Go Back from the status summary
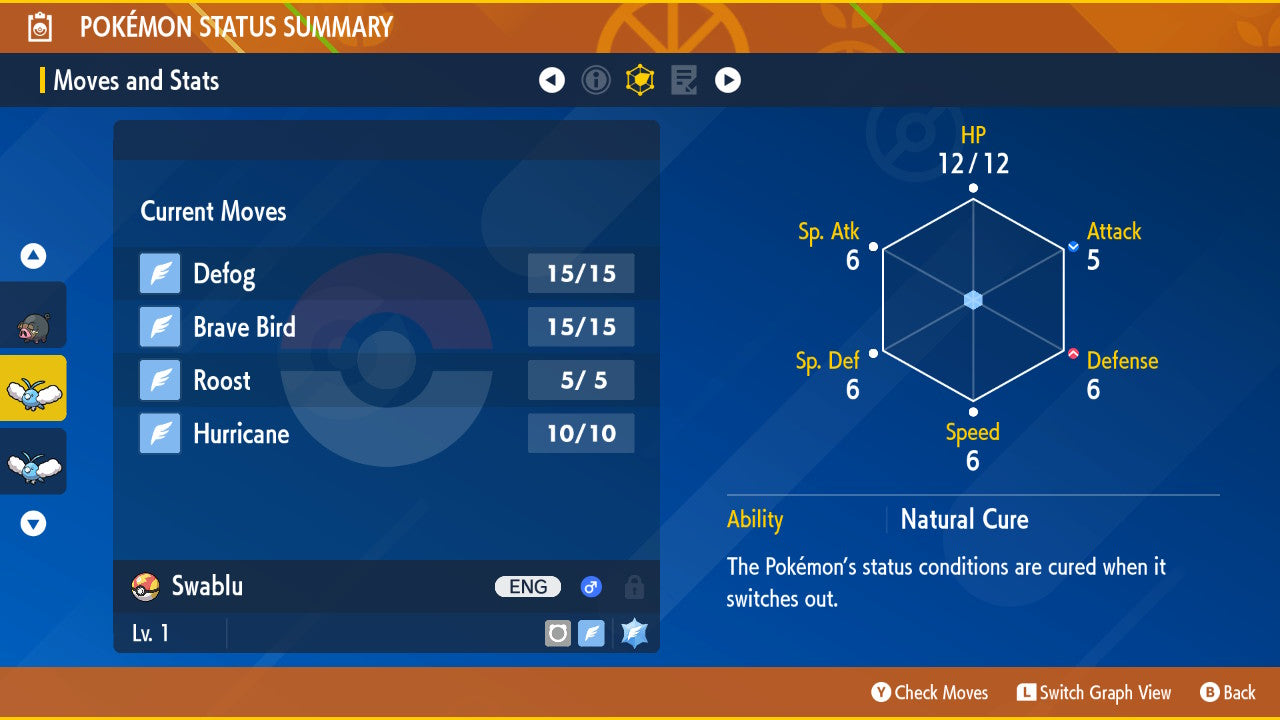Image resolution: width=1280 pixels, height=720 pixels. (1228, 692)
